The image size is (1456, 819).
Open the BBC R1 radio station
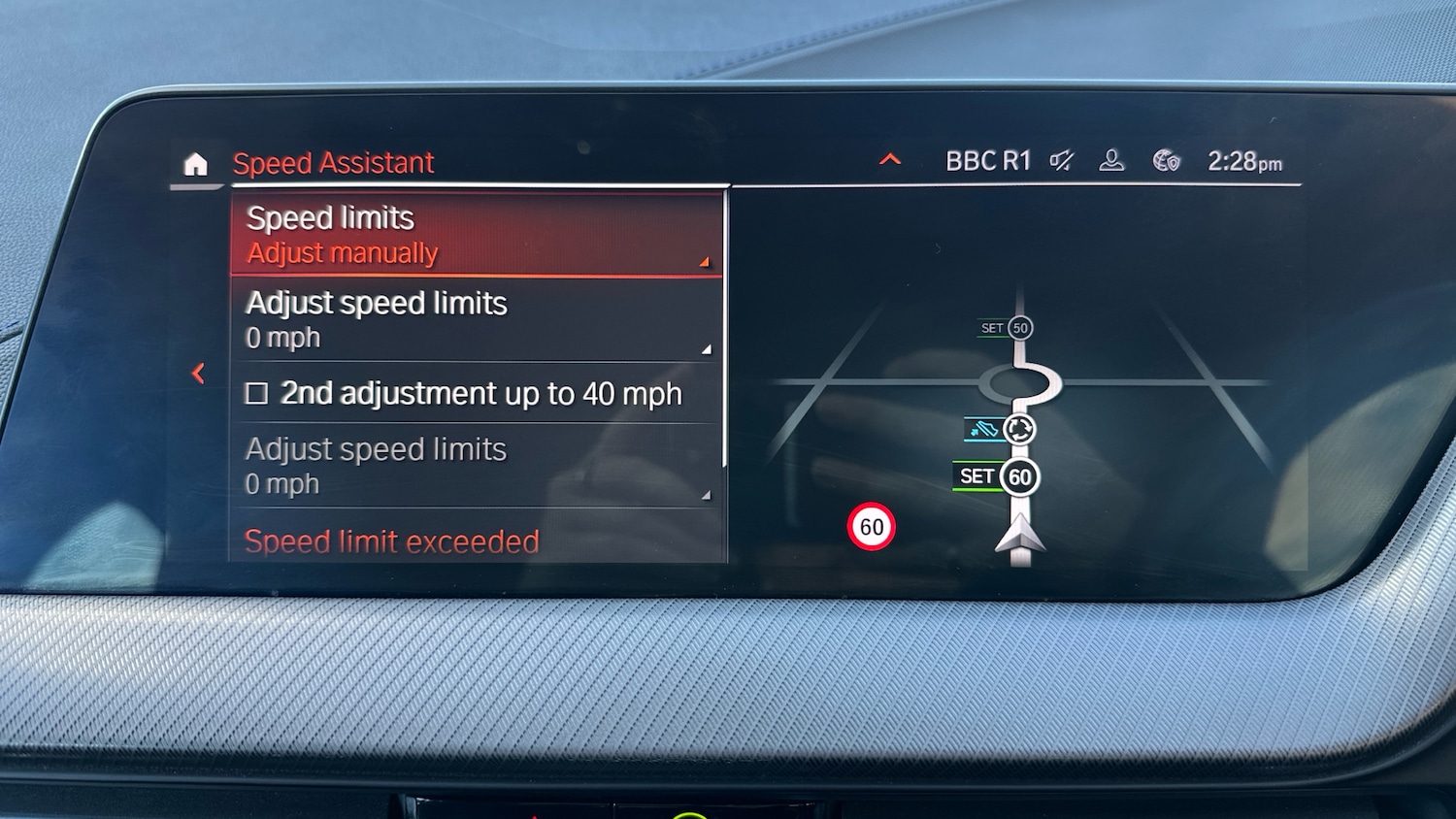pos(987,161)
